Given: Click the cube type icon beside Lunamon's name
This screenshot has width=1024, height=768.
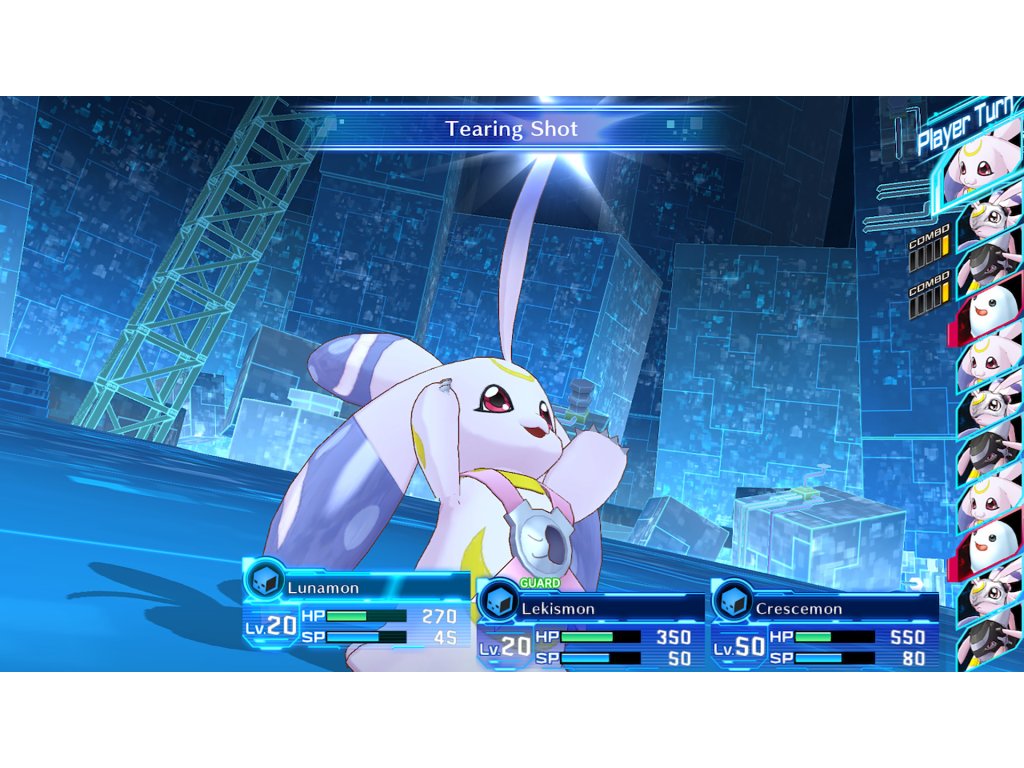Looking at the screenshot, I should click(264, 583).
